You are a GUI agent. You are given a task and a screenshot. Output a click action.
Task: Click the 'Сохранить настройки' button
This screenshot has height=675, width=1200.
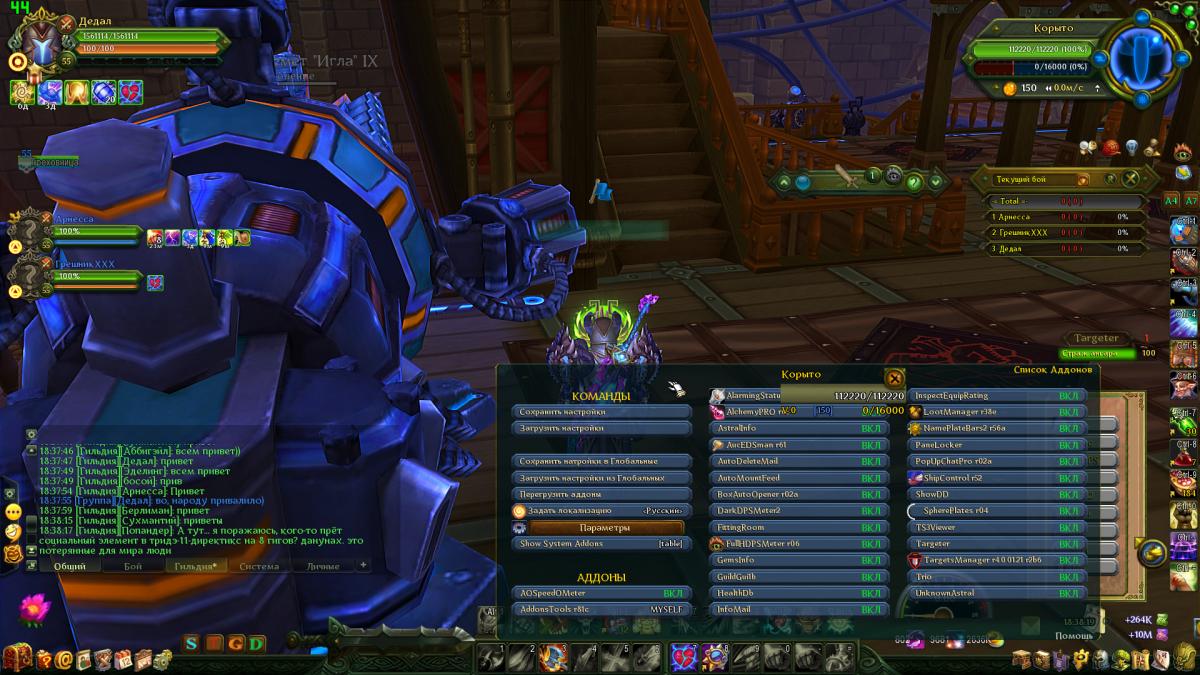[601, 411]
